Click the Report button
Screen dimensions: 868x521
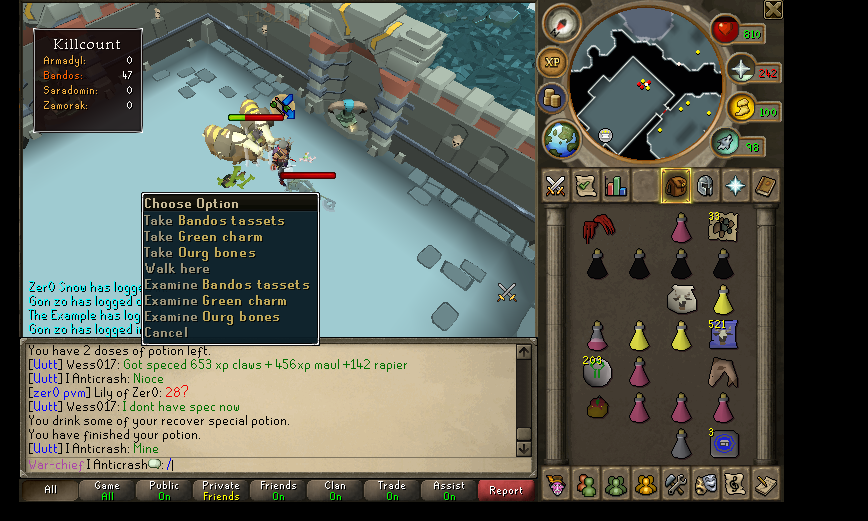(506, 490)
